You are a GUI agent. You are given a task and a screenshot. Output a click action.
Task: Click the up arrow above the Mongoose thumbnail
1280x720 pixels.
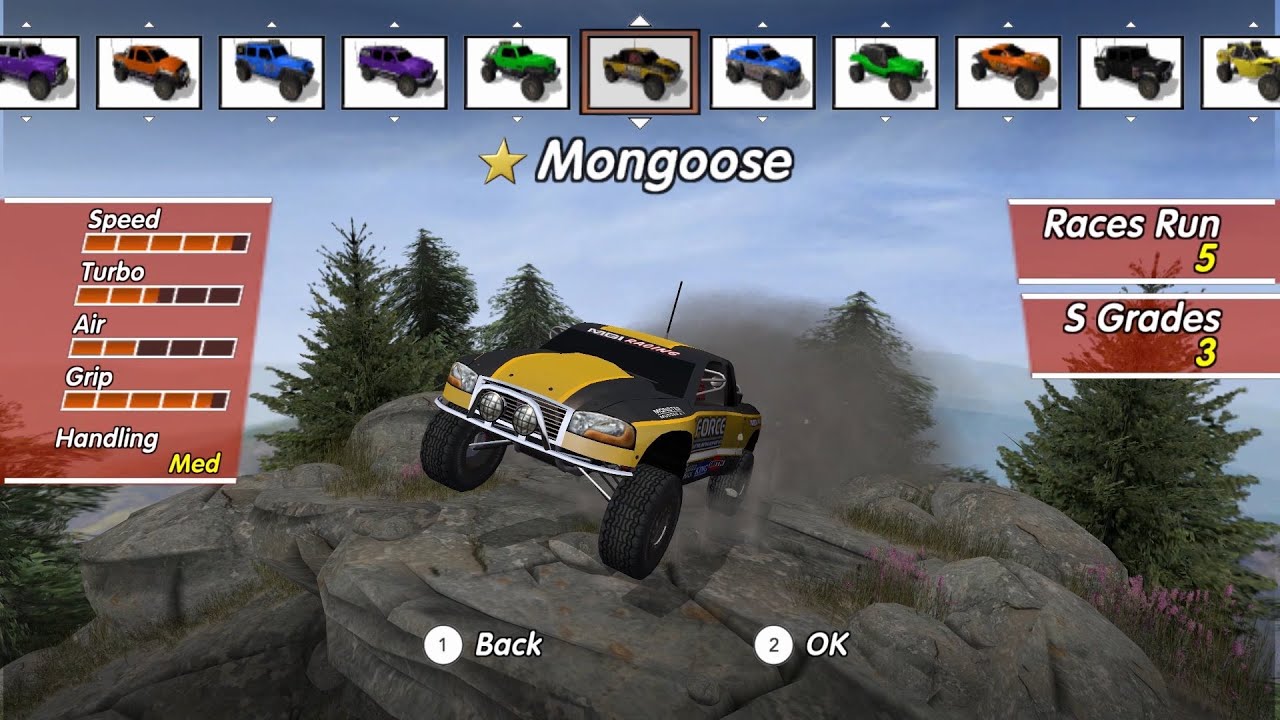(640, 20)
